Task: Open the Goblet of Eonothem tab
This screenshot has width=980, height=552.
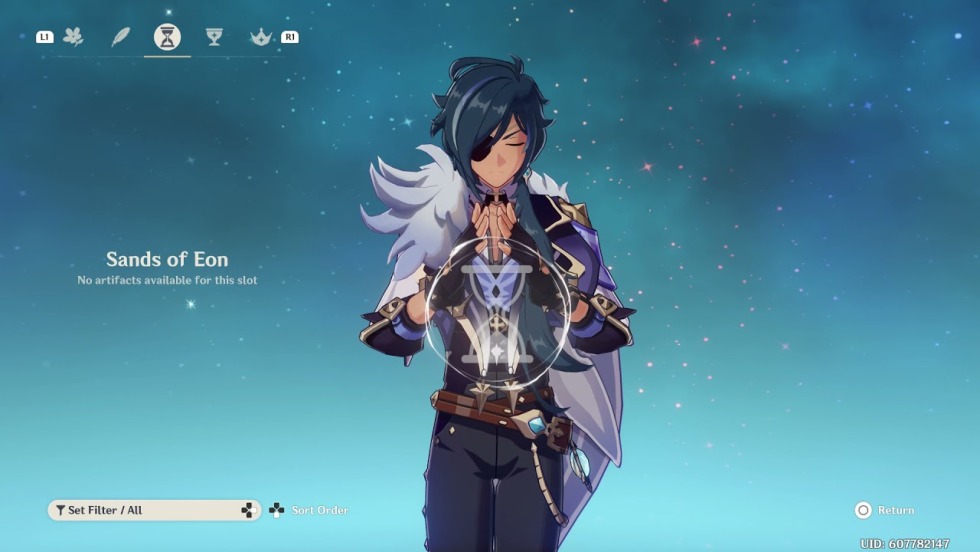Action: [x=214, y=37]
